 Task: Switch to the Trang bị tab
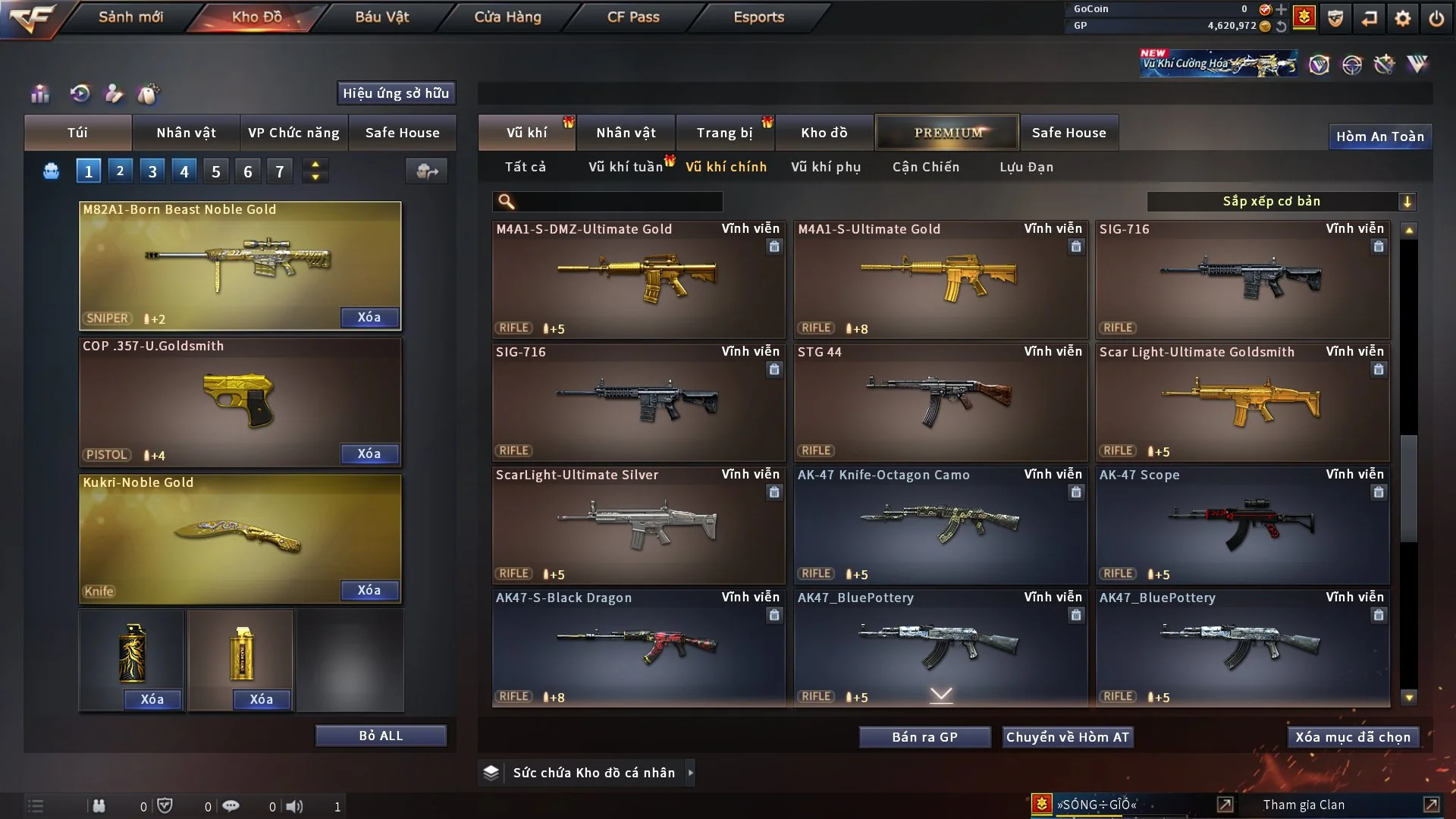tap(724, 133)
